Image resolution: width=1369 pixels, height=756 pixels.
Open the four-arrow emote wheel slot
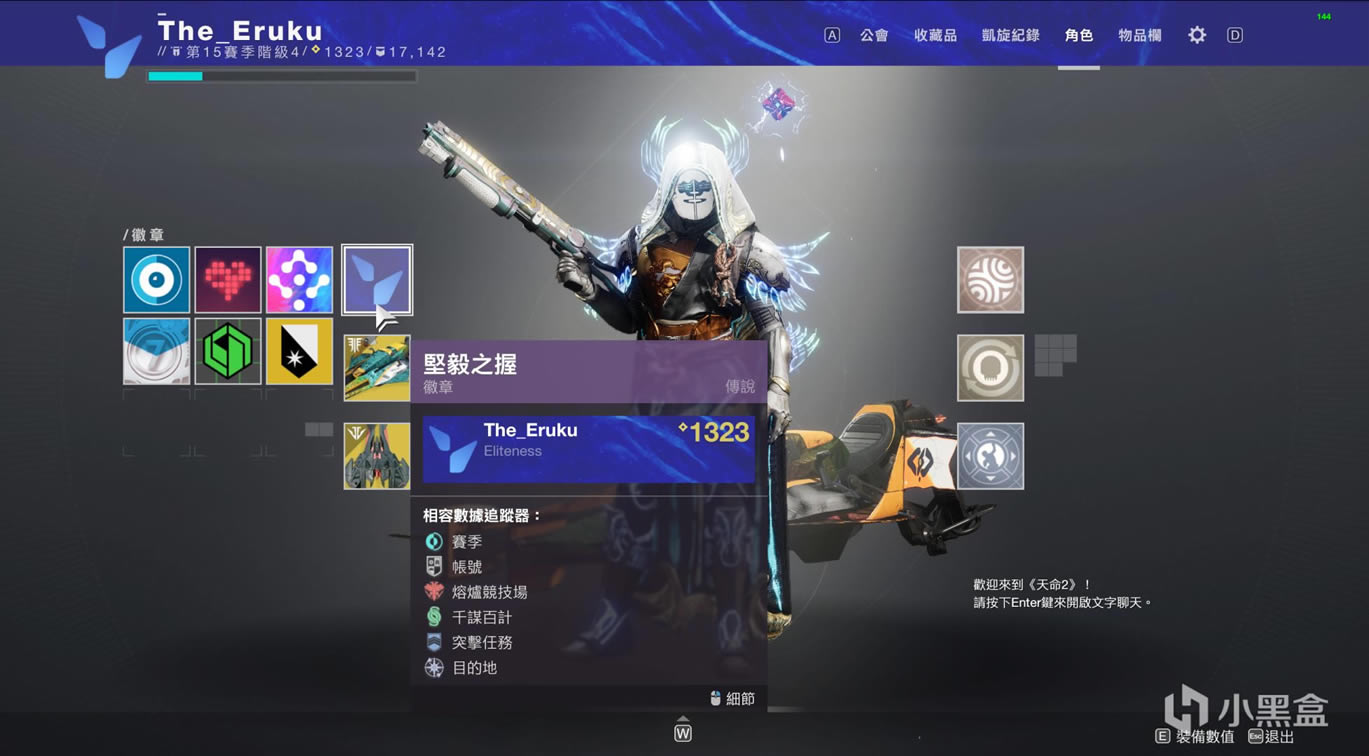(x=990, y=456)
